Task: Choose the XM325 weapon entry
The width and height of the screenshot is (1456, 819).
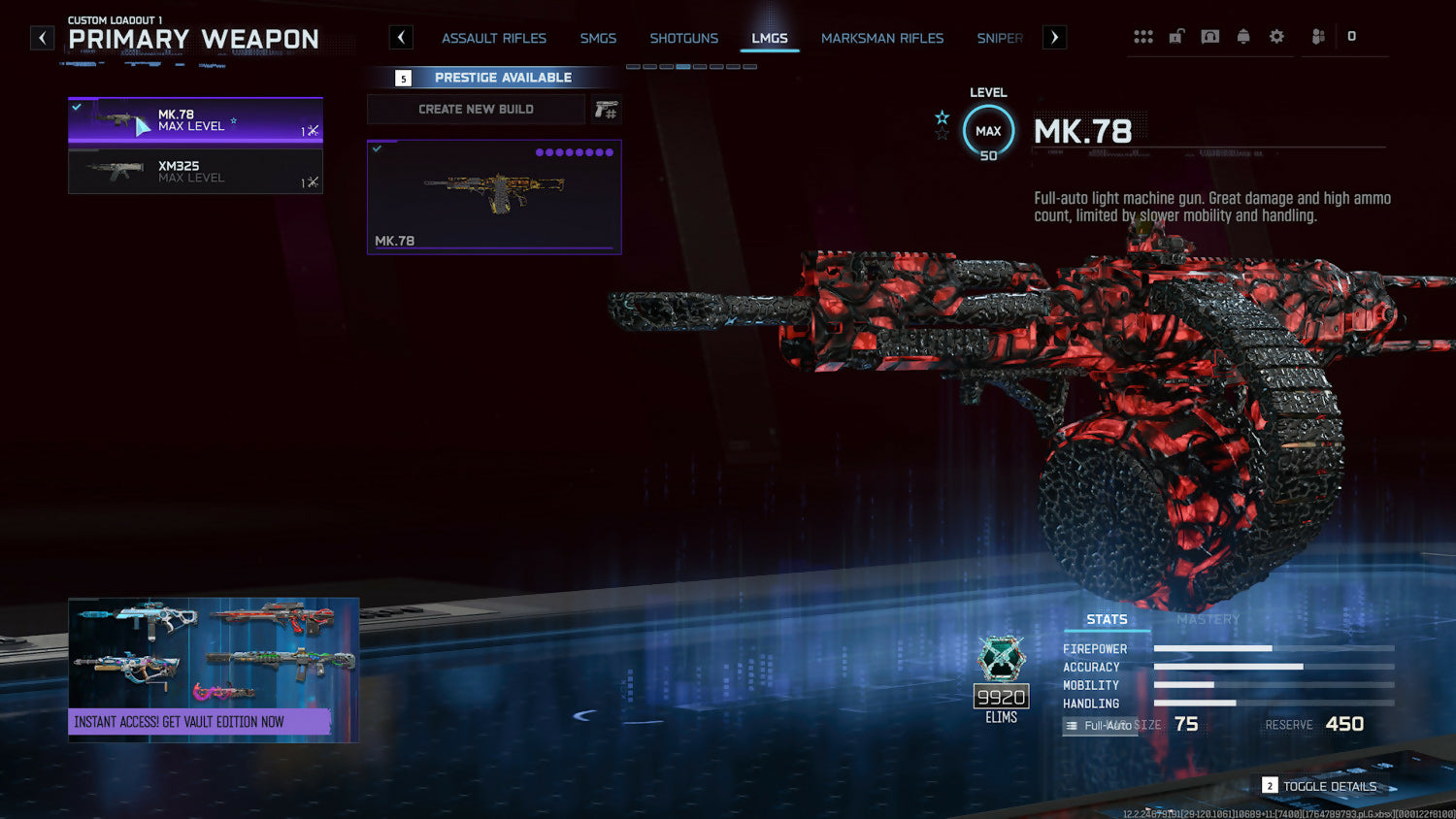Action: coord(195,172)
